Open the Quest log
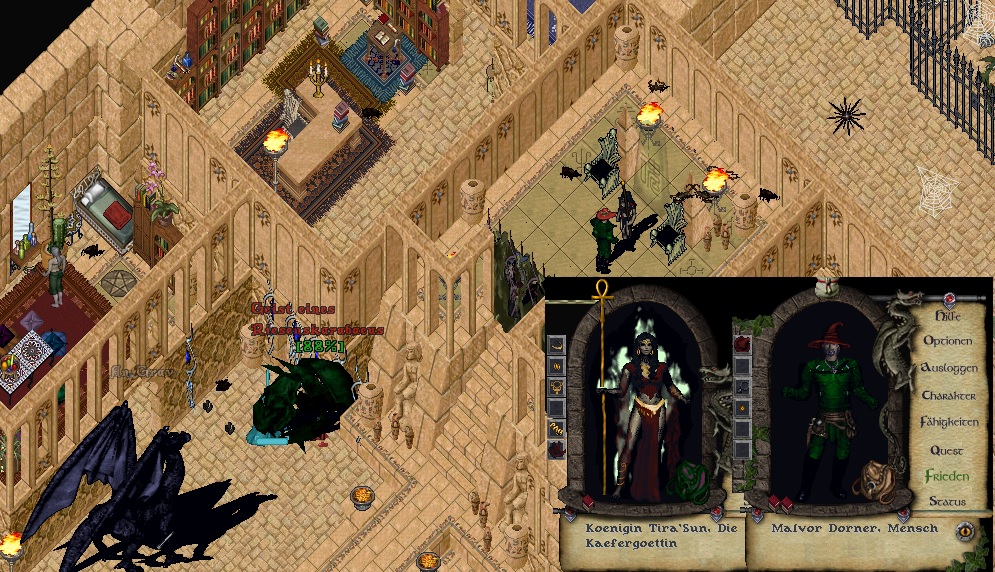The image size is (995, 572). tap(946, 450)
